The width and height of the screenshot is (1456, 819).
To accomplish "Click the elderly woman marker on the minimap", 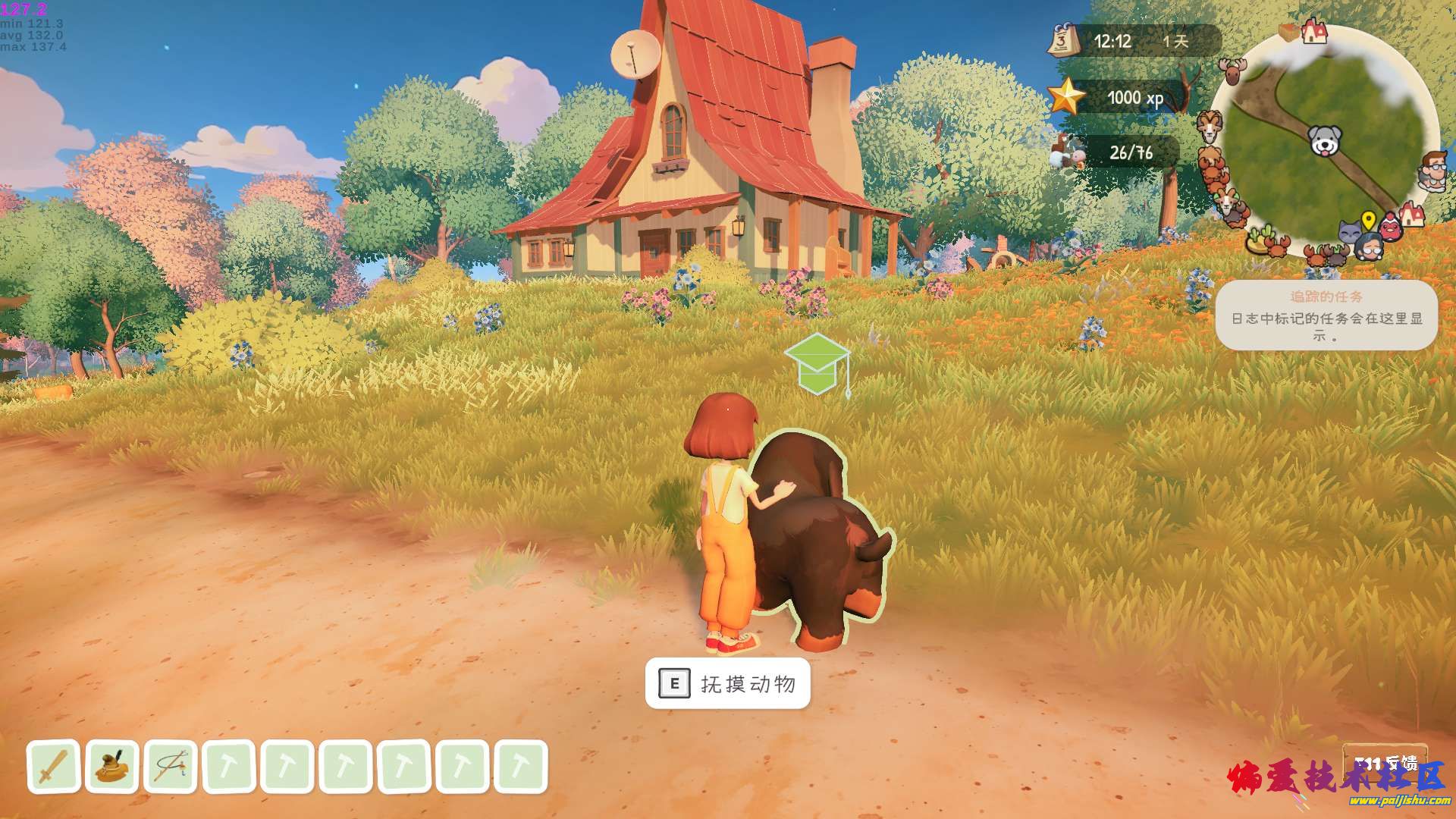I will [x=1370, y=245].
